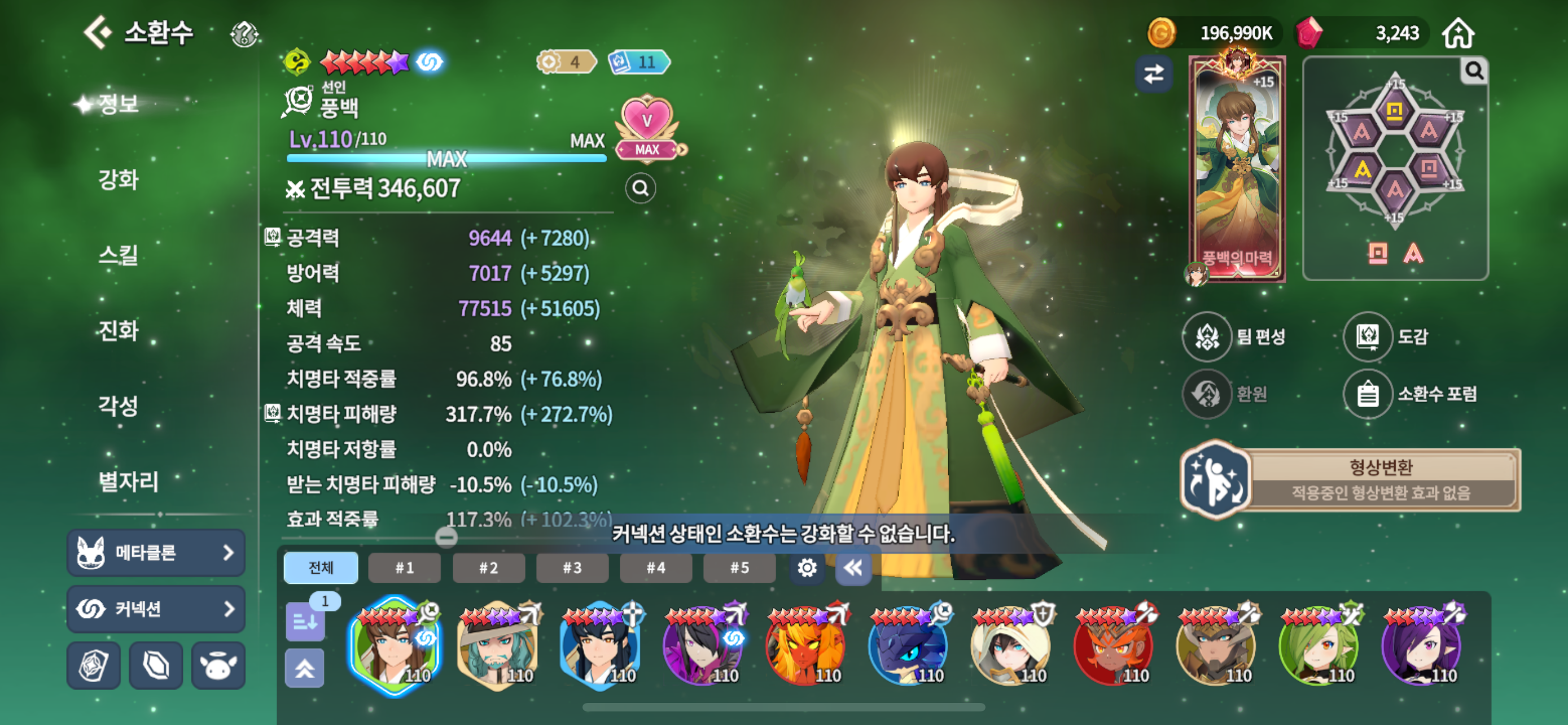This screenshot has width=1568, height=725.
Task: Collapse the summon list with double arrow
Action: pos(853,568)
